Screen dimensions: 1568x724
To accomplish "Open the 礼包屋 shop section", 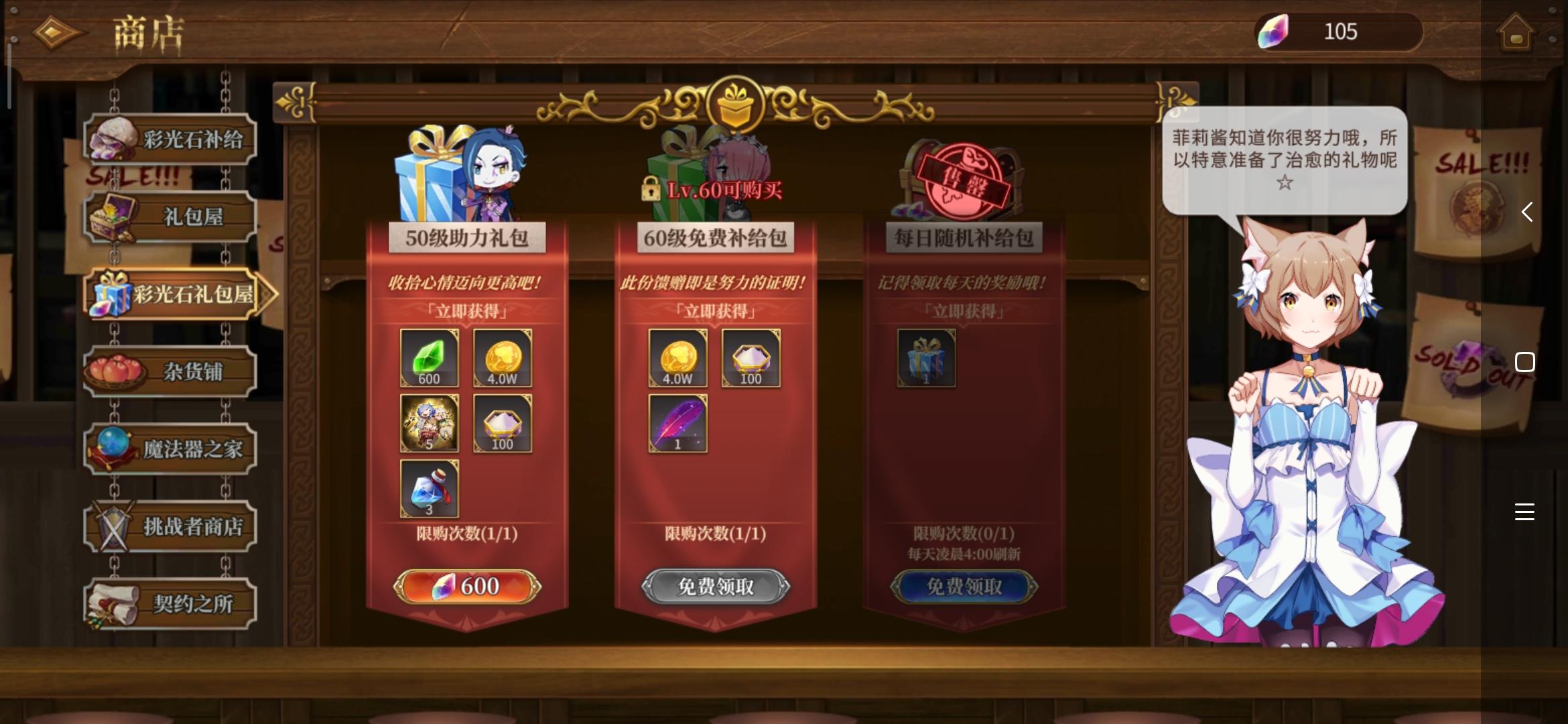I will click(x=171, y=215).
